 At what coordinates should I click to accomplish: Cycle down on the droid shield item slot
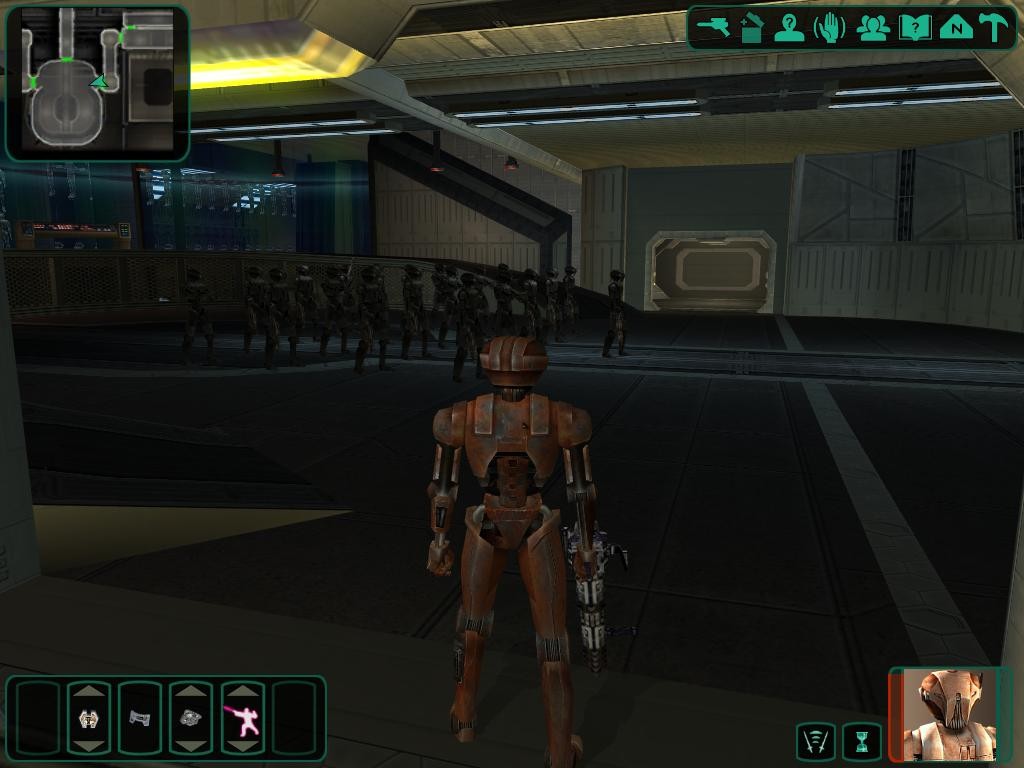pyautogui.click(x=89, y=745)
